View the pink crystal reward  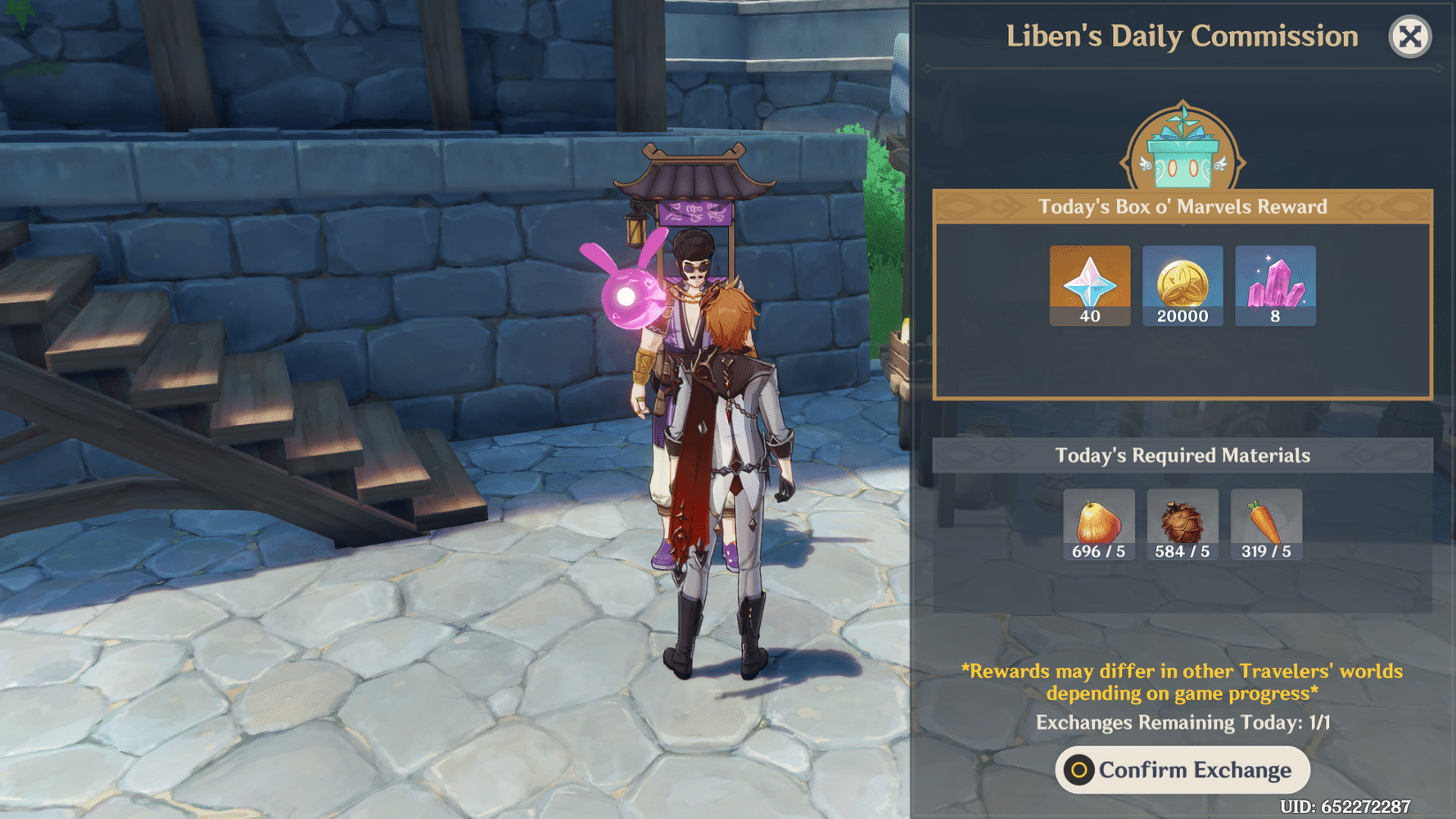[1275, 285]
